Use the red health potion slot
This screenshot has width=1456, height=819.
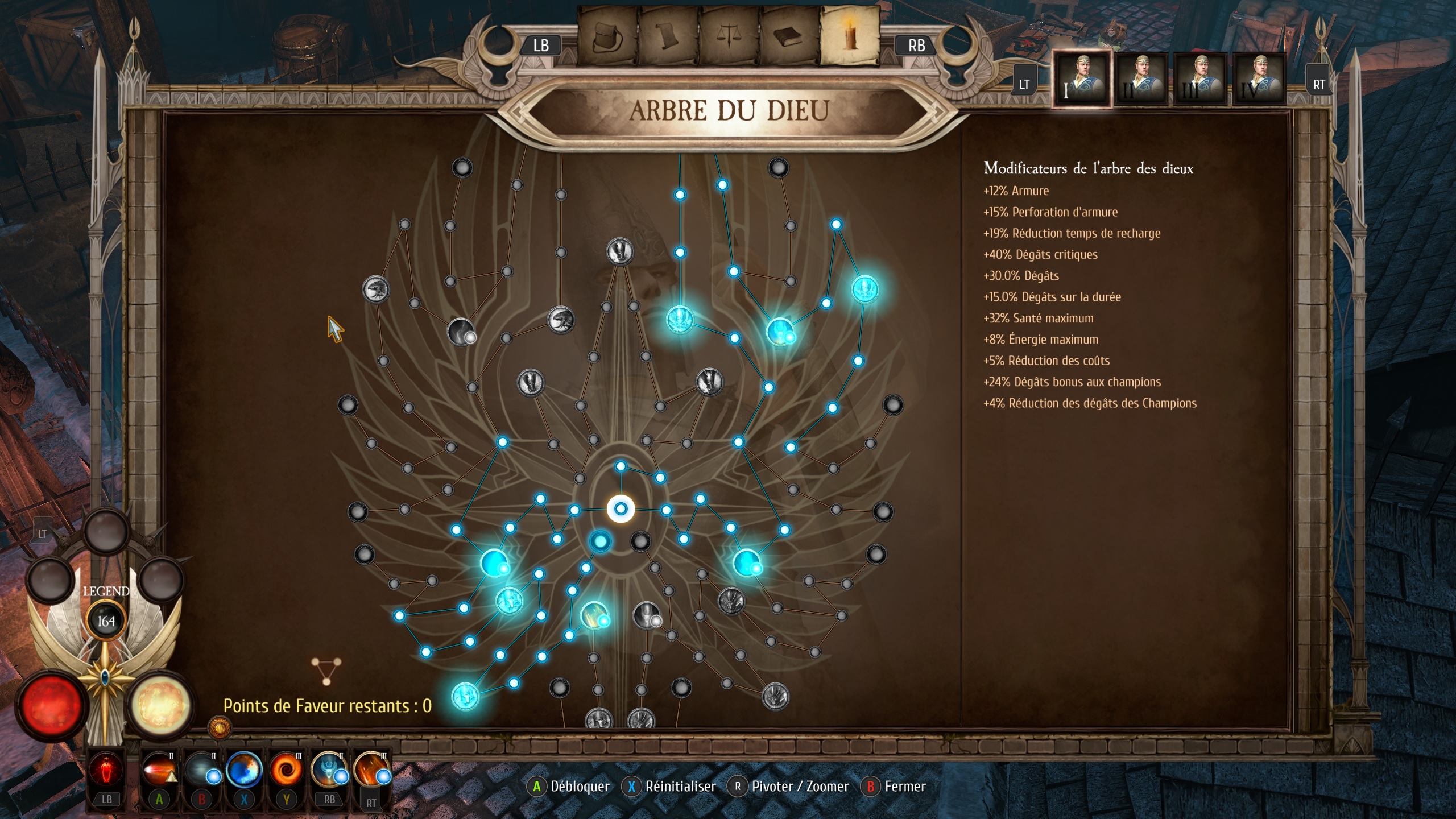pyautogui.click(x=106, y=771)
